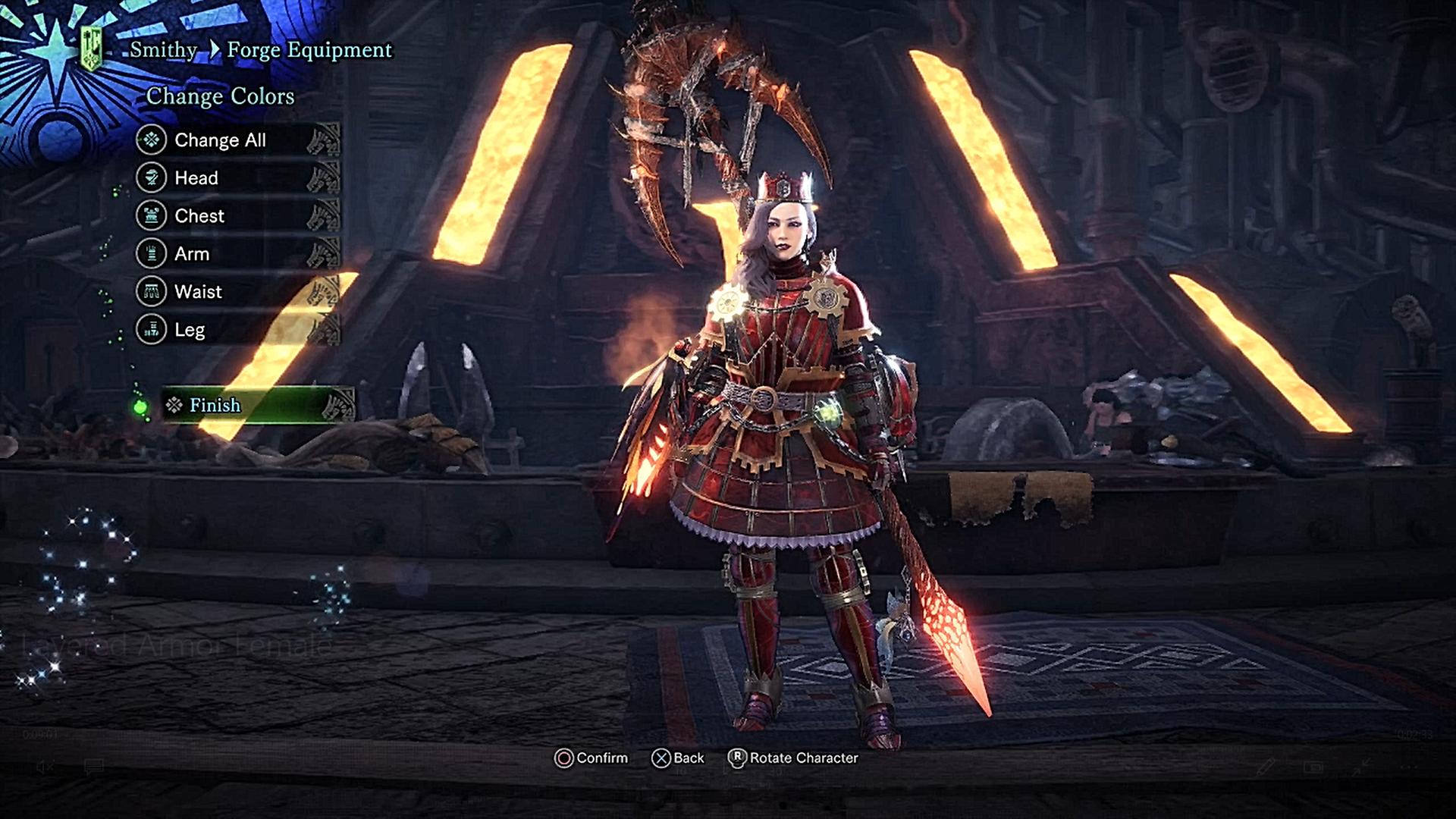Viewport: 1456px width, 819px height.
Task: Click the Change All full-set icon
Action: point(149,140)
